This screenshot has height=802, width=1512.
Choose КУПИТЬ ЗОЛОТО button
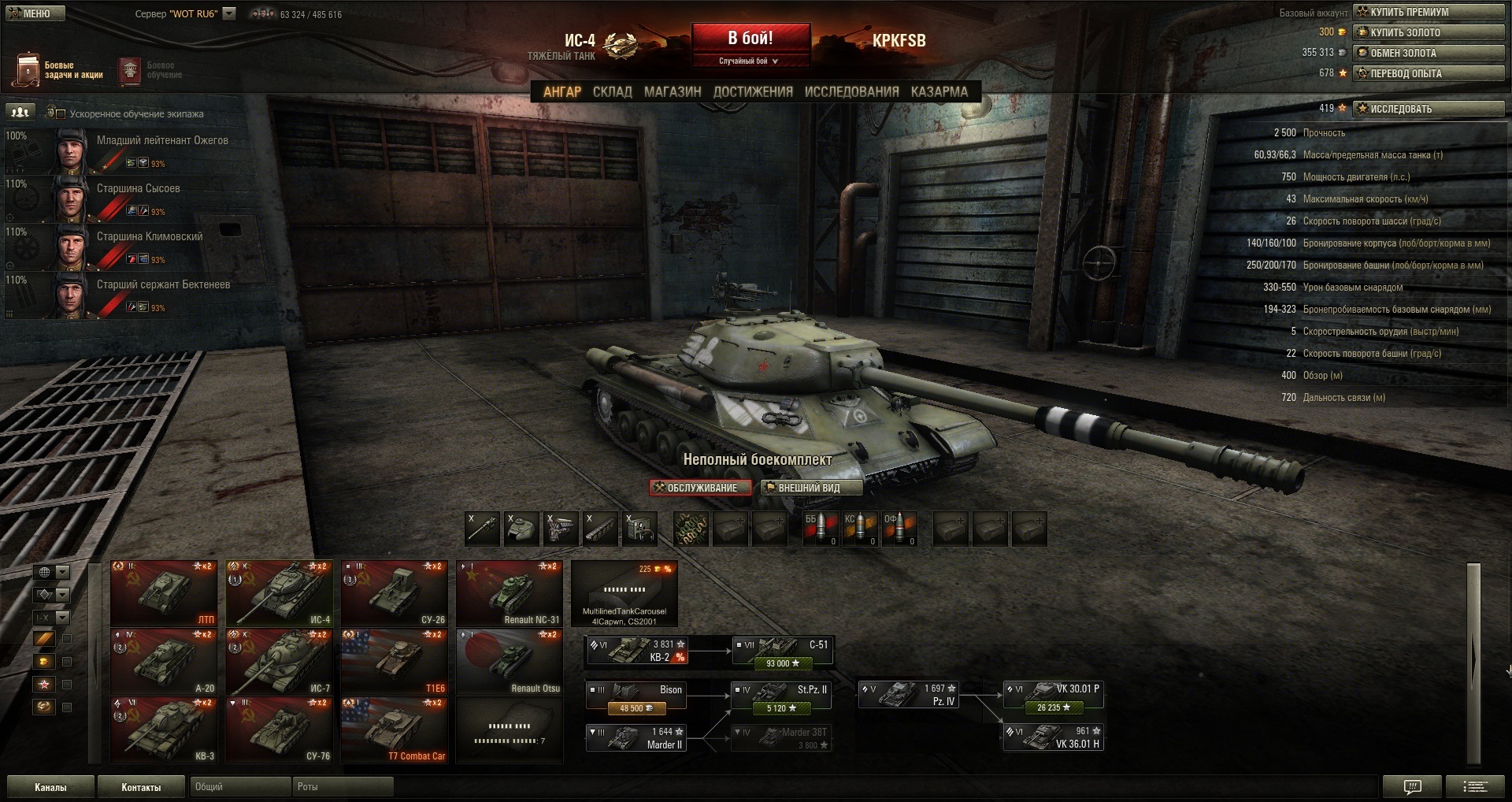(1428, 32)
